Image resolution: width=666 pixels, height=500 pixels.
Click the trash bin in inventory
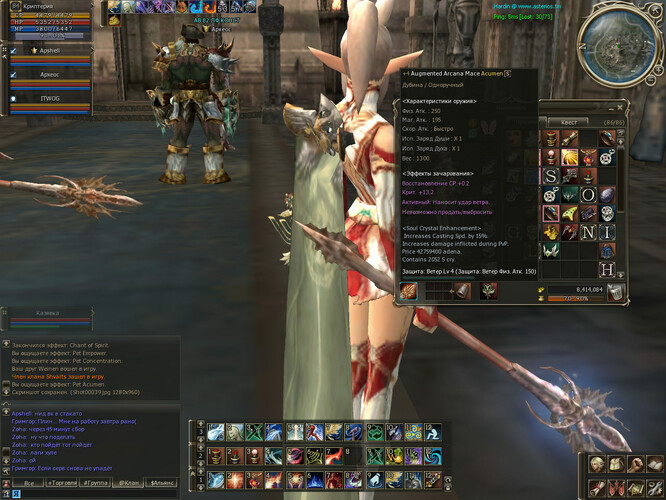click(617, 292)
